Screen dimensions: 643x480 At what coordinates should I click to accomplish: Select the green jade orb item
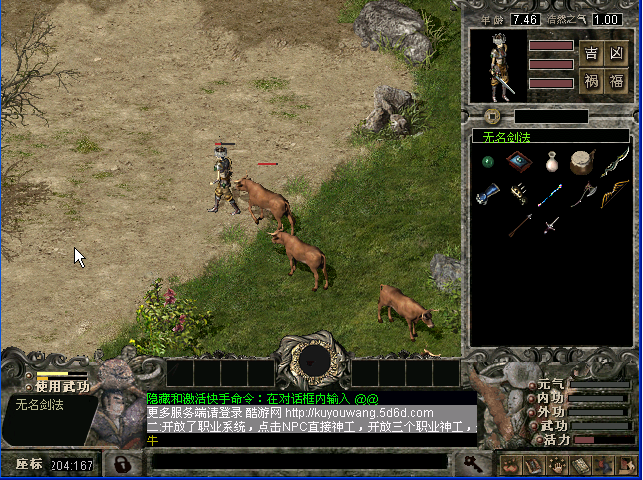[x=487, y=160]
